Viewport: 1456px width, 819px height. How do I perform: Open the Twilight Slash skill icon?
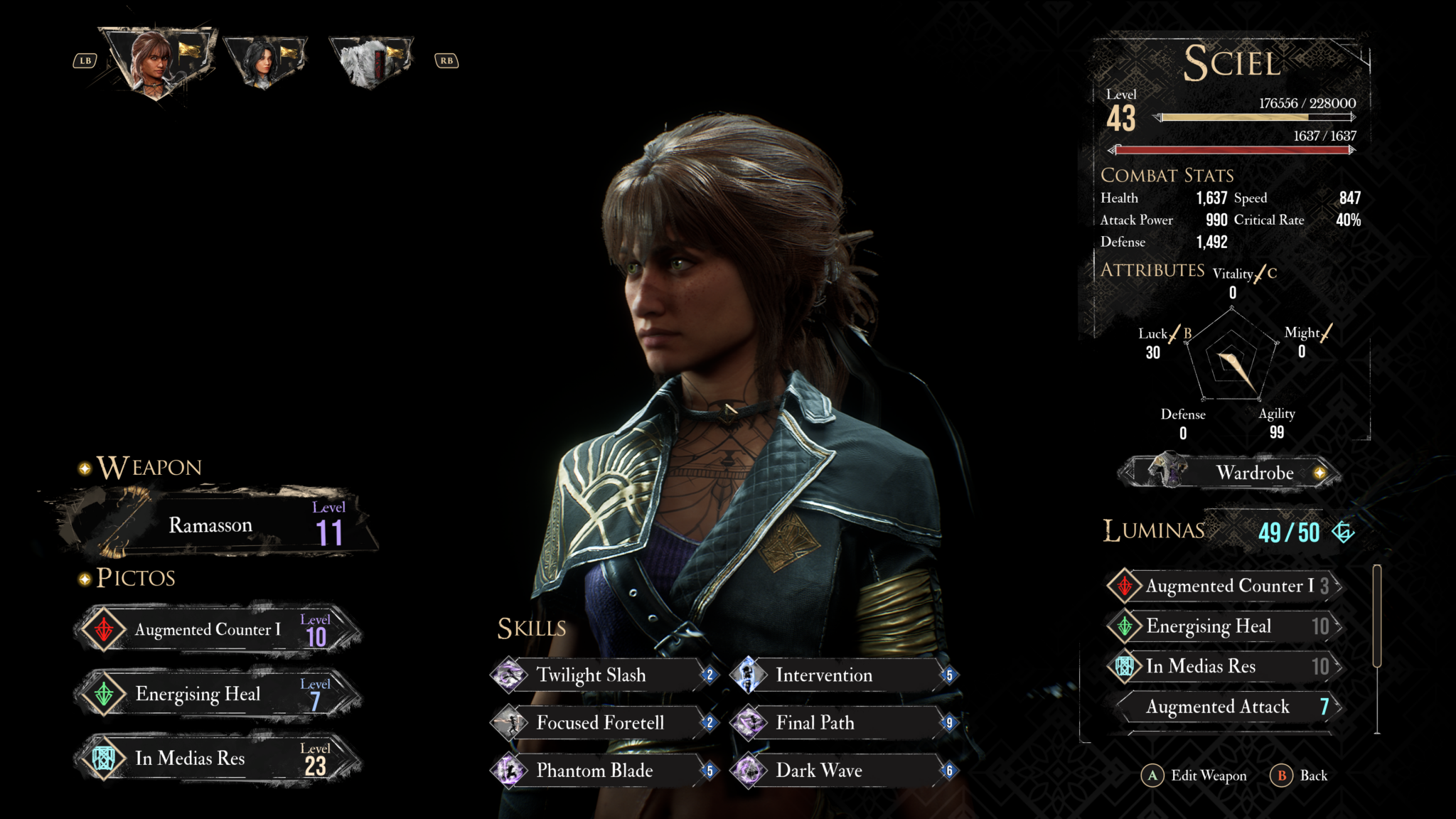[509, 675]
